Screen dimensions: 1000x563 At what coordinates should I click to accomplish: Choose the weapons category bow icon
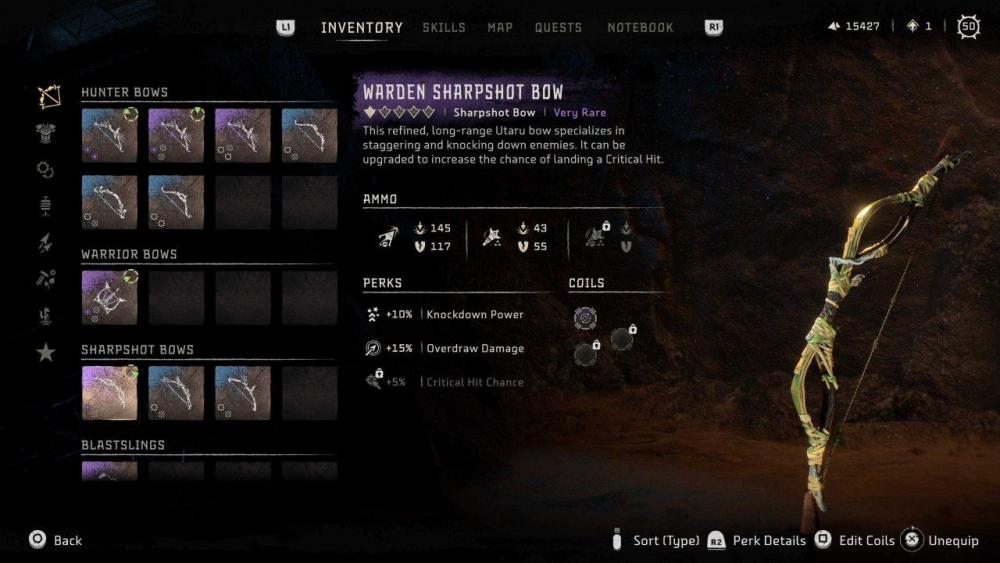click(47, 96)
